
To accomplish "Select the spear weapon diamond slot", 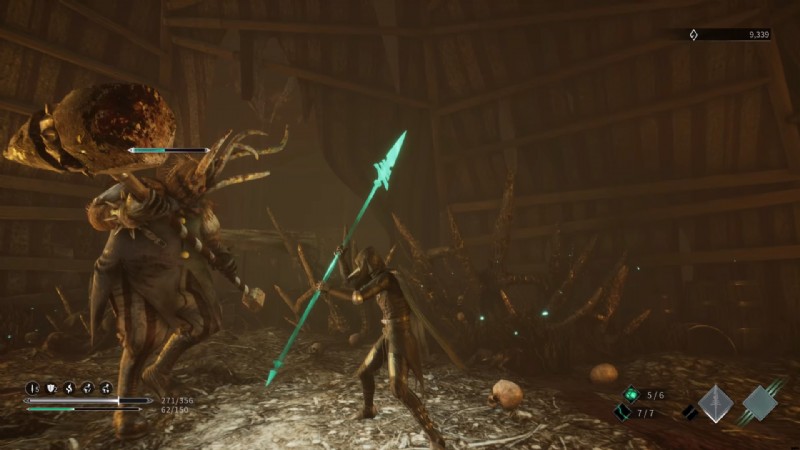I will point(715,403).
